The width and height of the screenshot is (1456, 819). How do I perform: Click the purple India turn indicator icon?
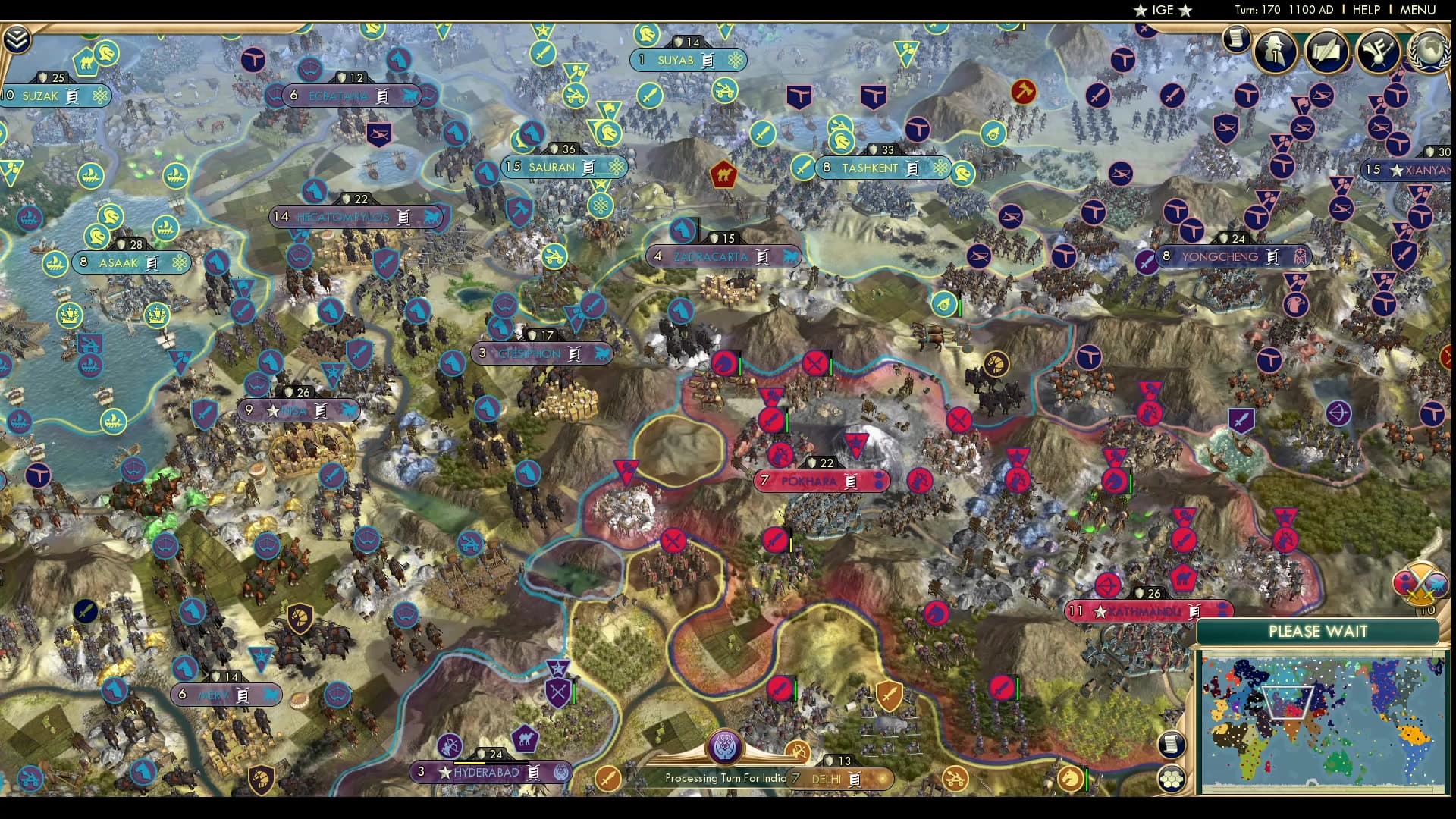pos(724,748)
